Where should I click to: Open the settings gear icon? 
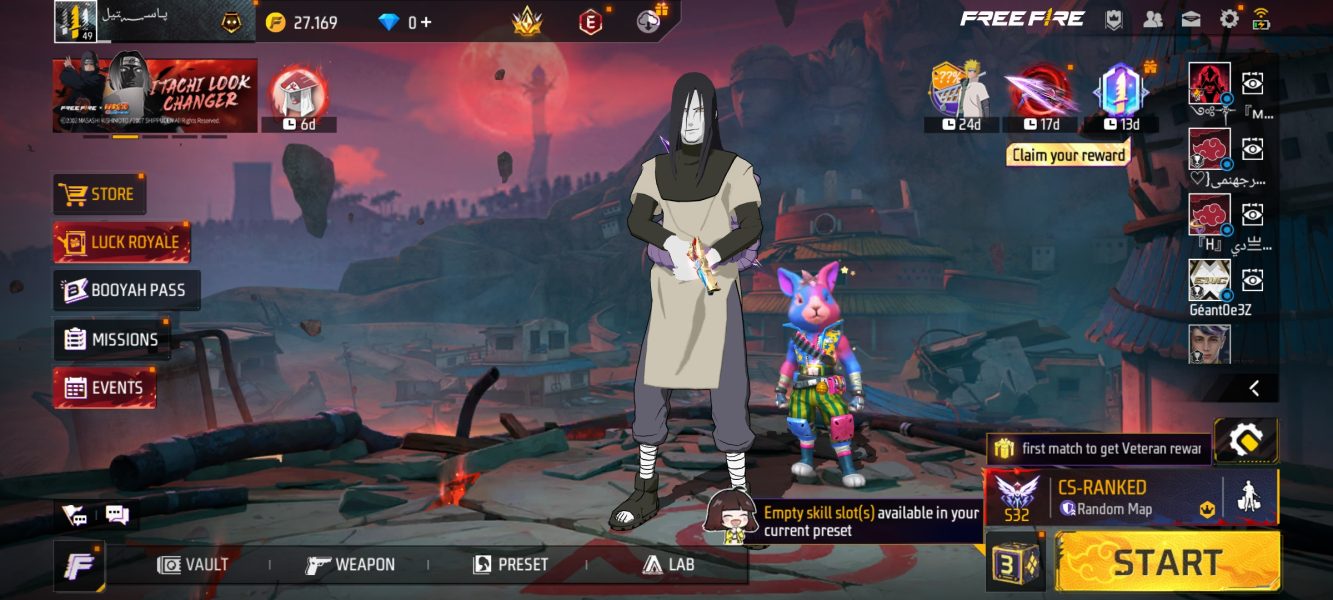click(1229, 18)
